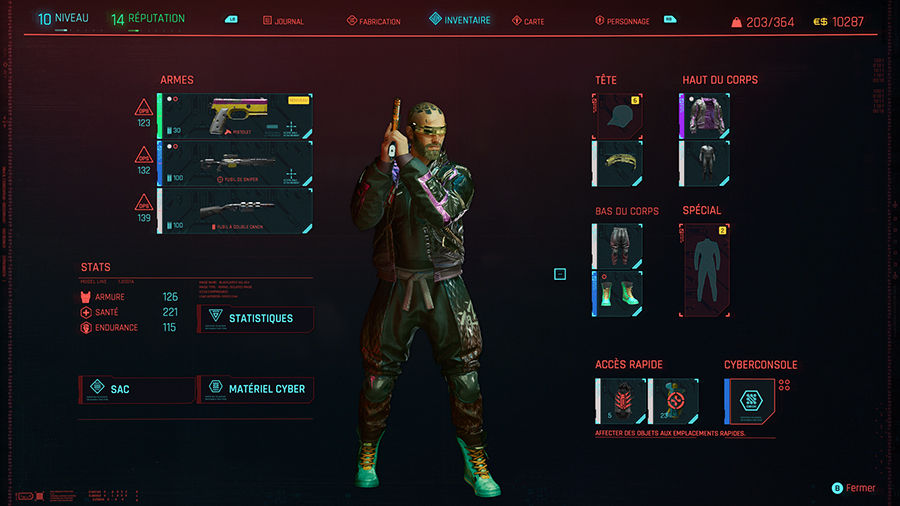900x506 pixels.
Task: Open the Carte tab
Action: 528,21
